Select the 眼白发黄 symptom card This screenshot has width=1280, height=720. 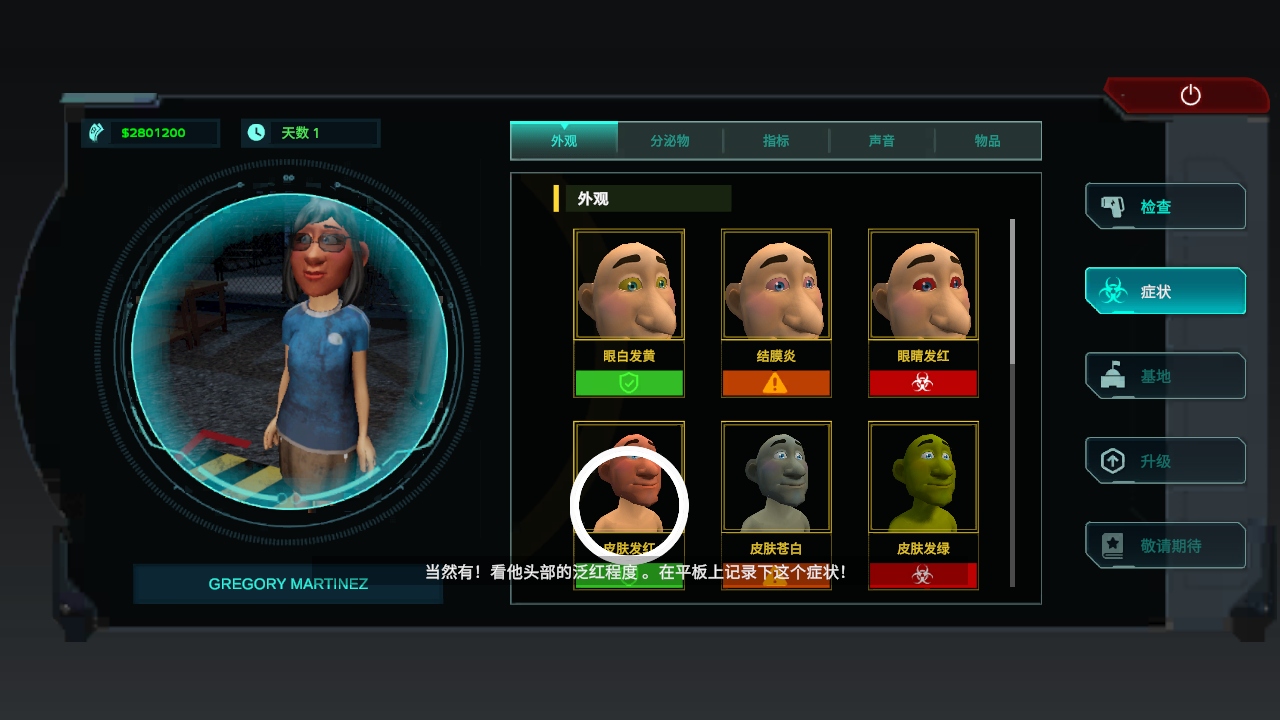(629, 312)
